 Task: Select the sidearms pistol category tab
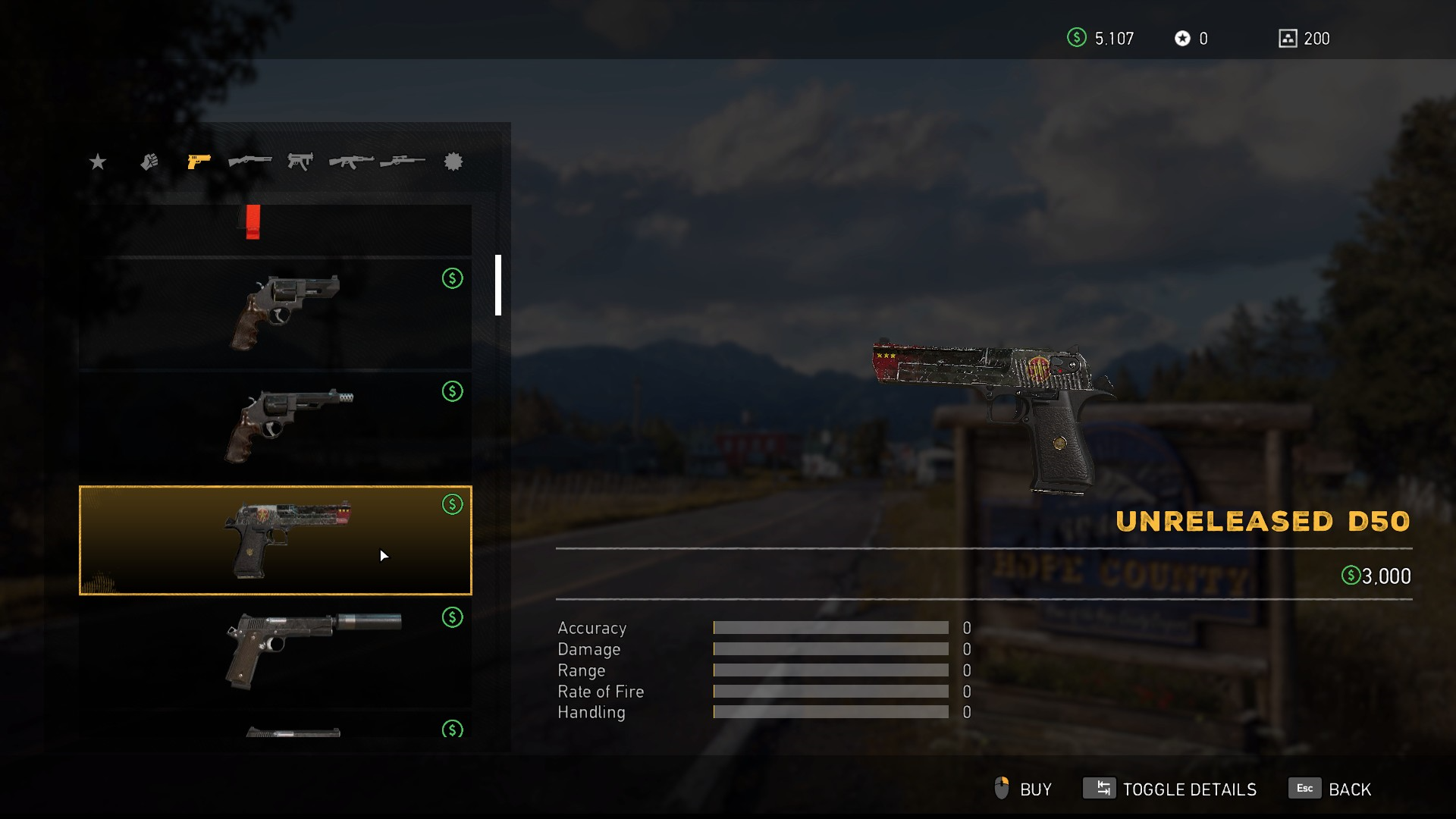(x=199, y=162)
